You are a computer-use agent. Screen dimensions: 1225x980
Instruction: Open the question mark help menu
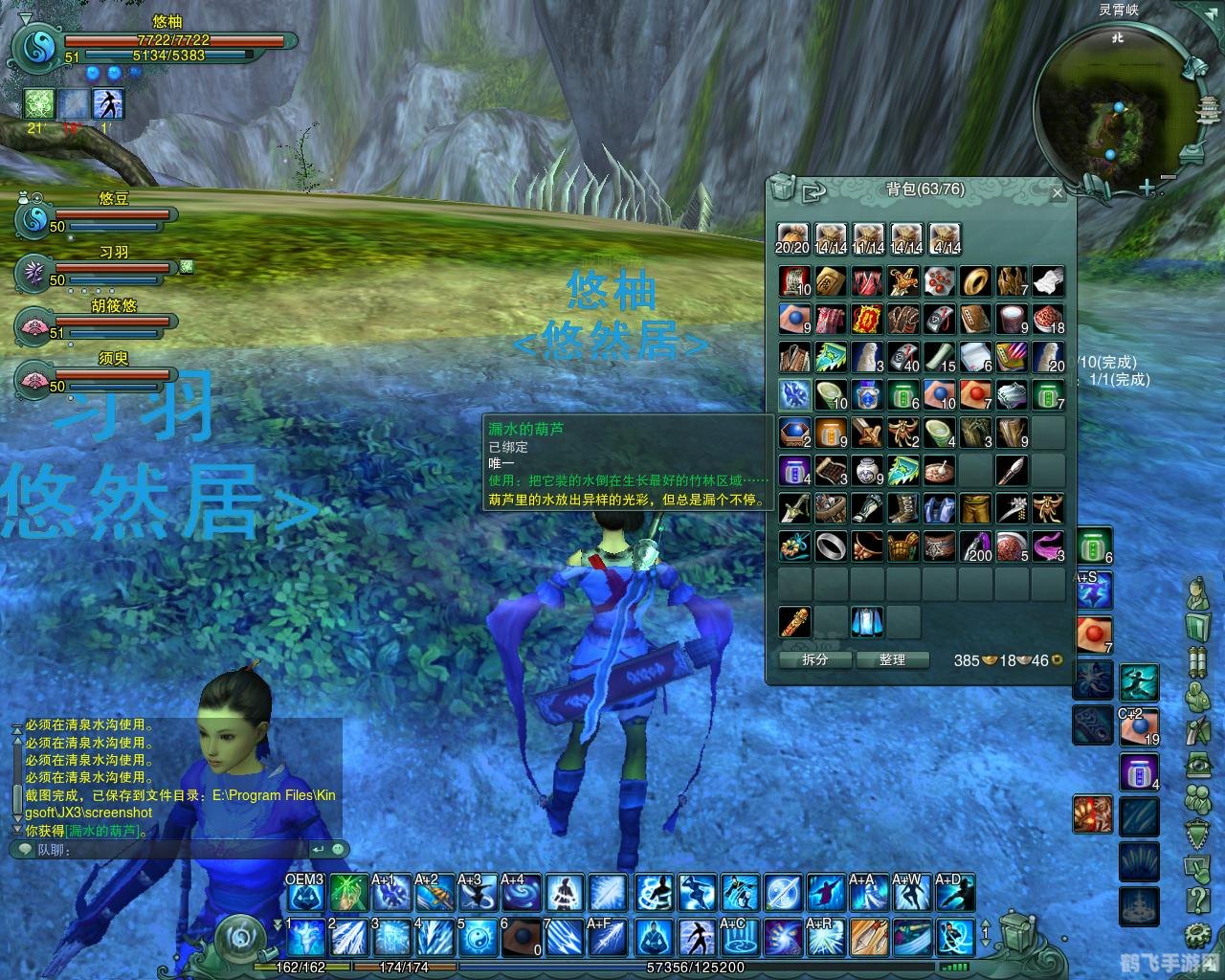(1197, 900)
